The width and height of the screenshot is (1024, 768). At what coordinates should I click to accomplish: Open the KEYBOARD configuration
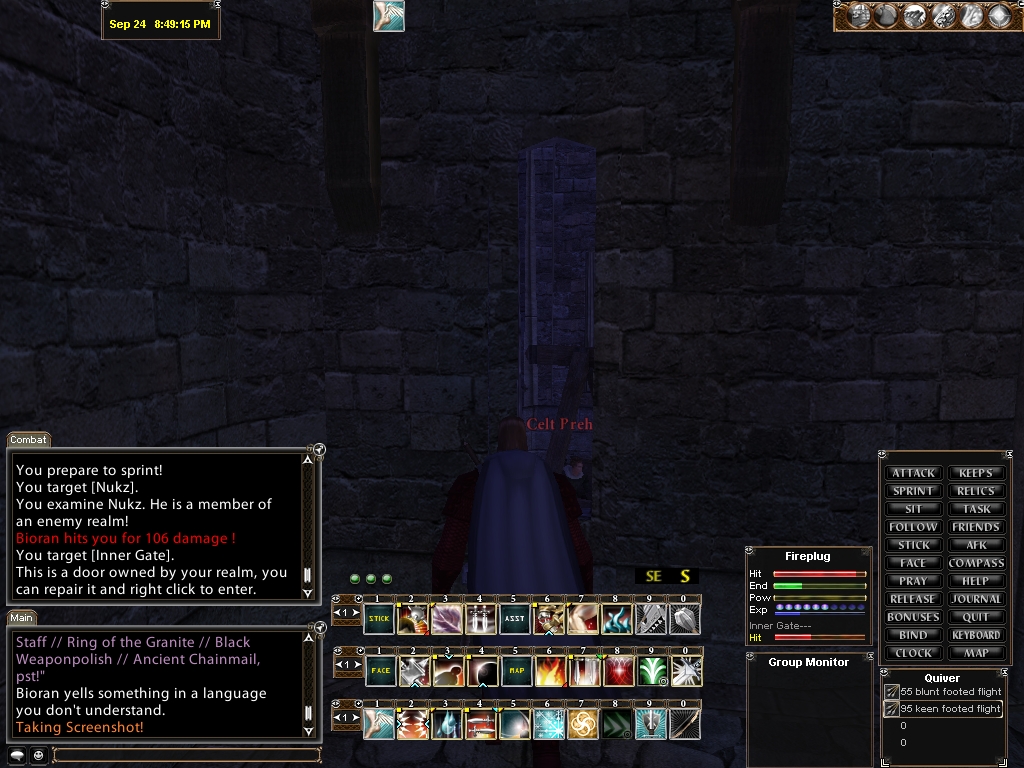pyautogui.click(x=976, y=635)
